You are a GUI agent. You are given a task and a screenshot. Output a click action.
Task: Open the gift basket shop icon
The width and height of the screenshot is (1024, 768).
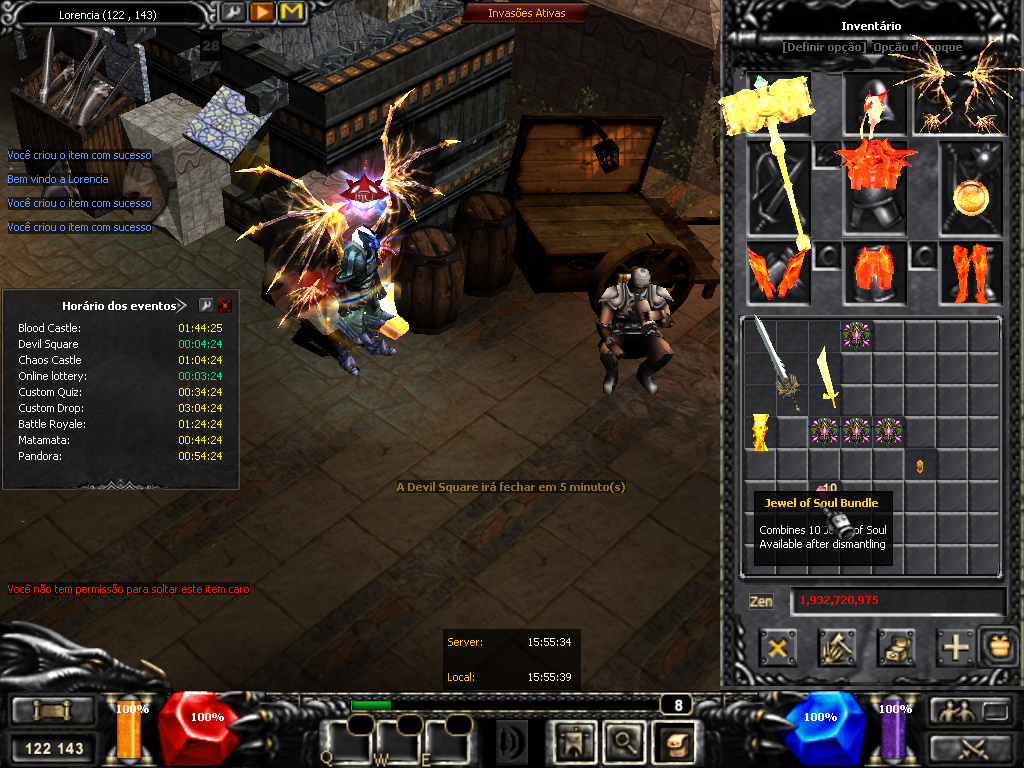coord(996,645)
